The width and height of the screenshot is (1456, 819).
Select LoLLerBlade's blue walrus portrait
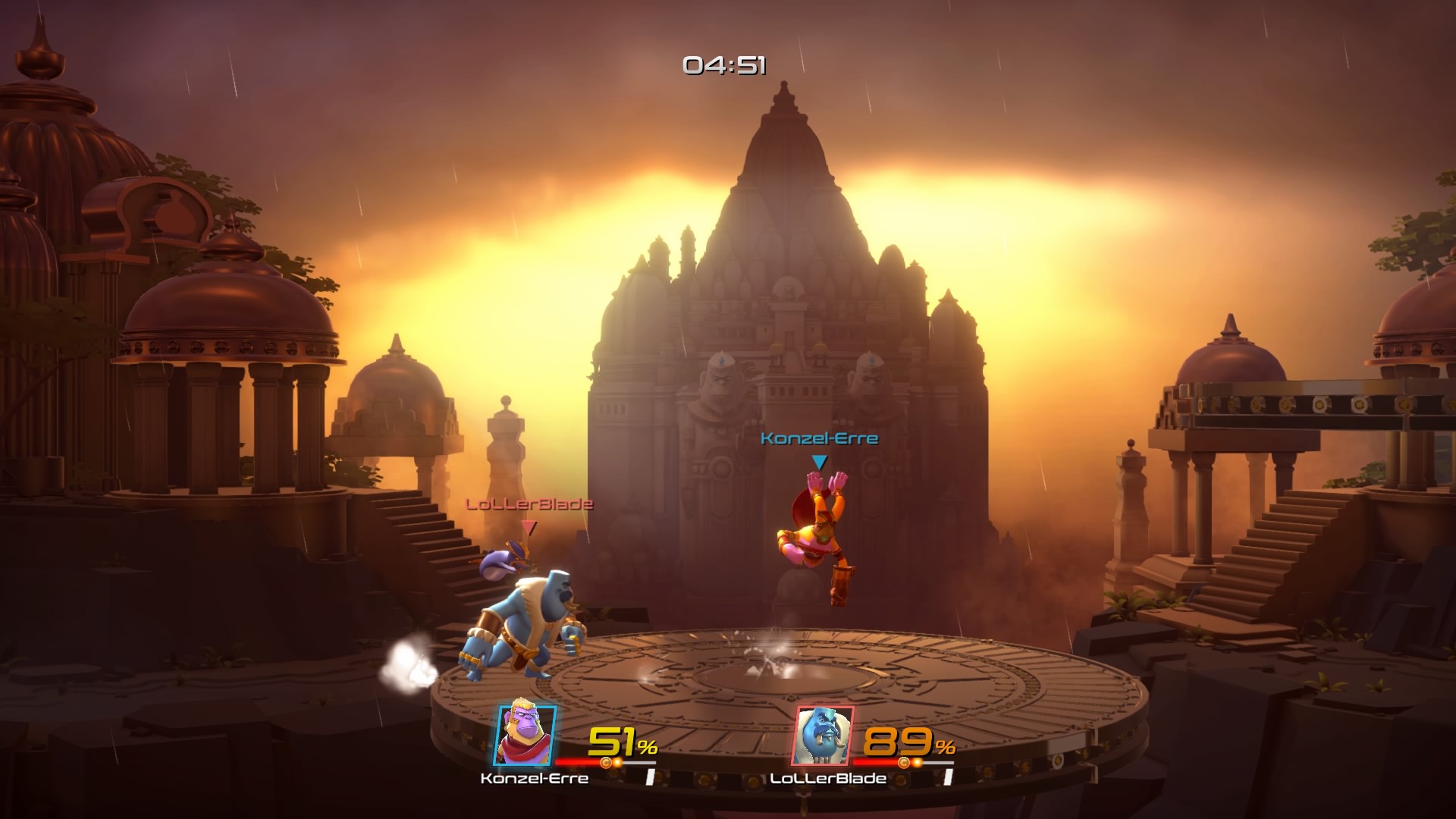pyautogui.click(x=824, y=735)
